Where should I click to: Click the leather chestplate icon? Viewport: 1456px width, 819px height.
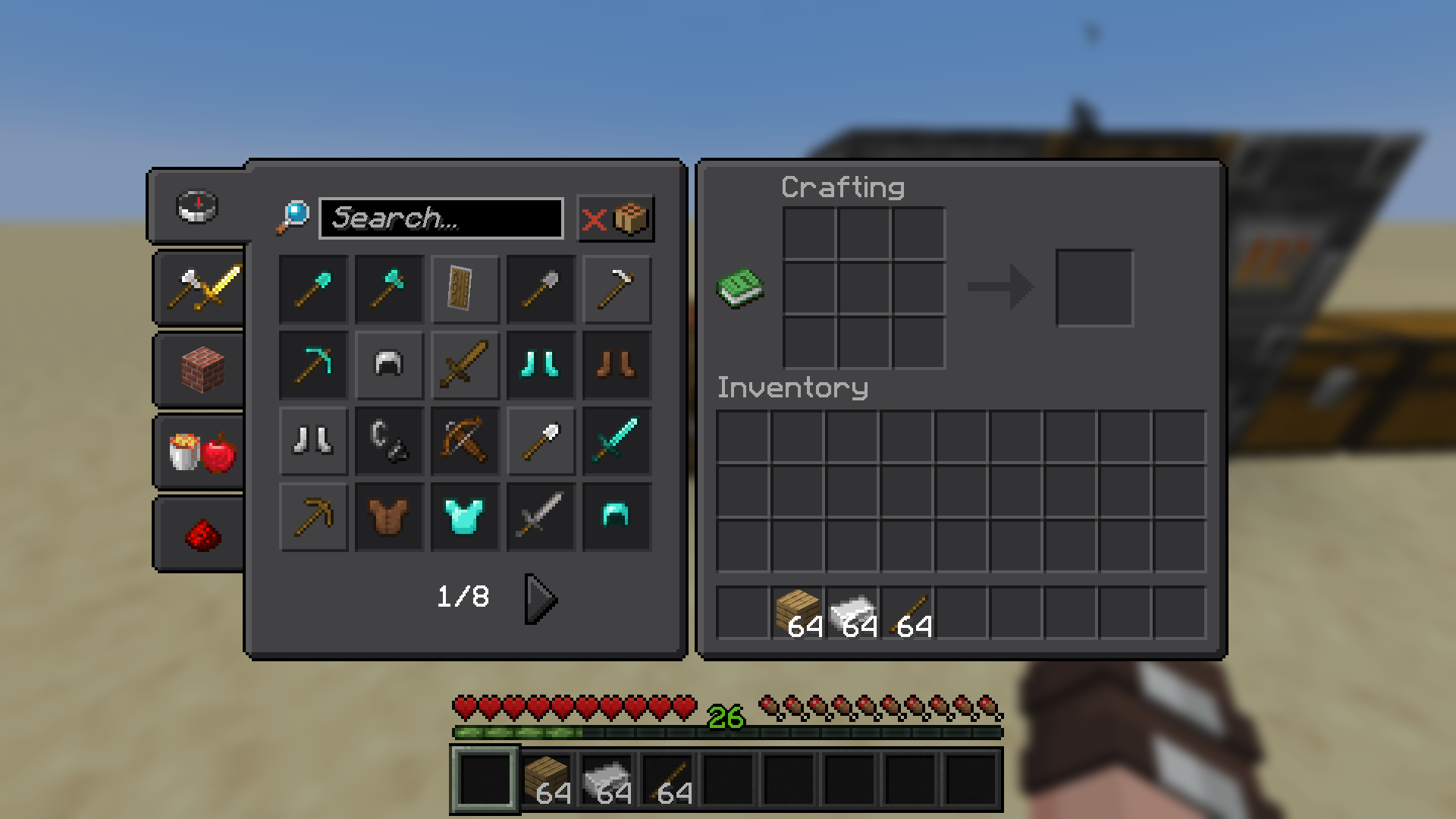389,516
